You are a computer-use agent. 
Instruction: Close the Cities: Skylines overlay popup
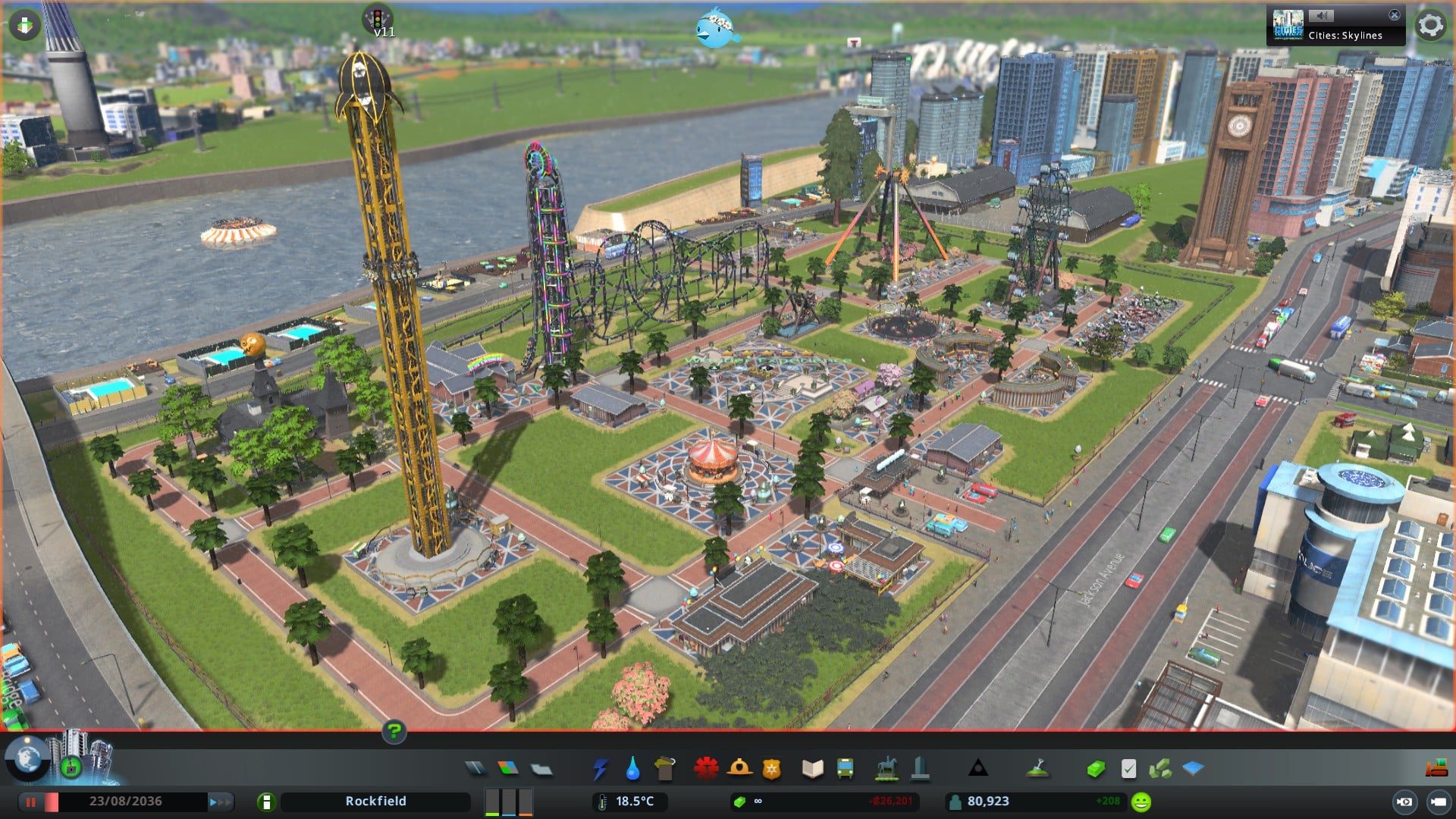(1394, 15)
